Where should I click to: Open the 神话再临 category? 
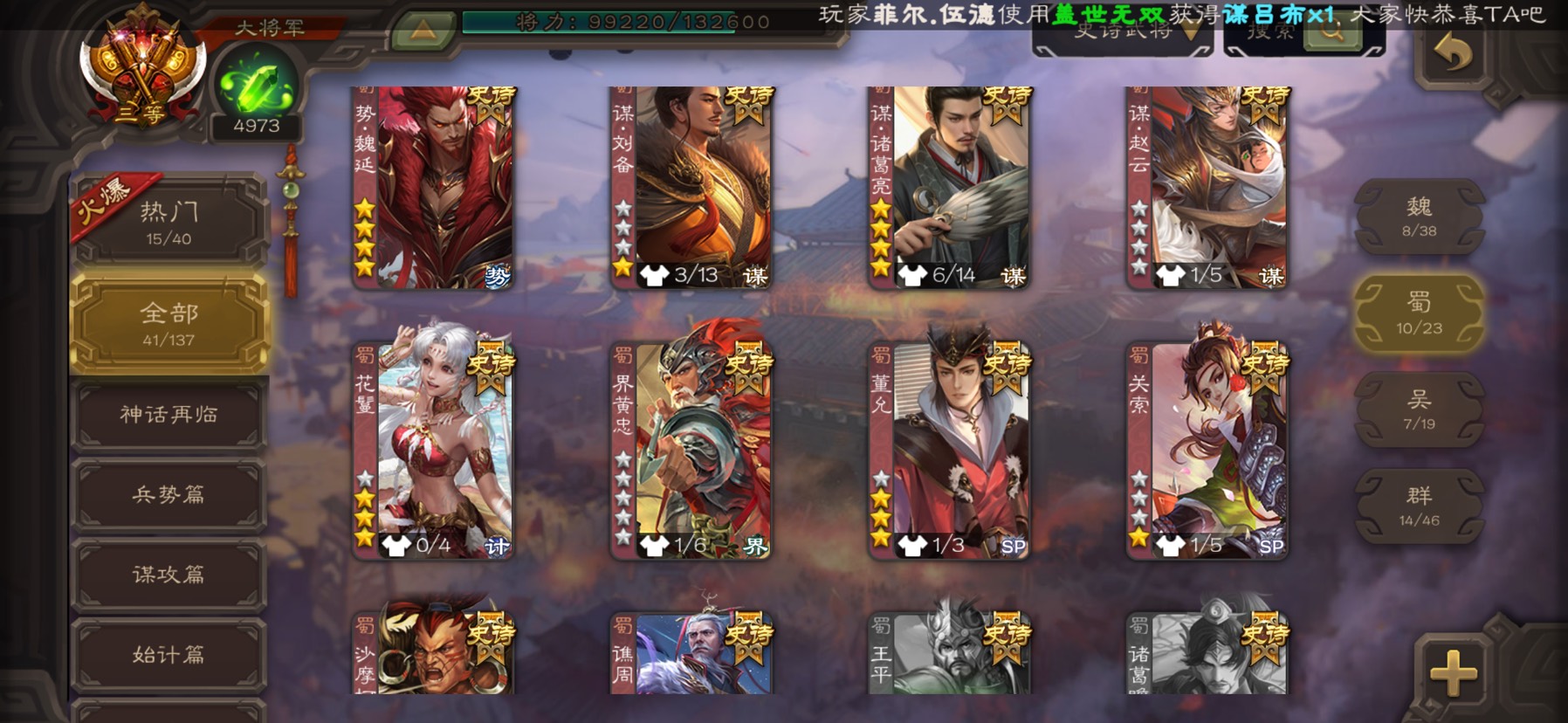(168, 414)
